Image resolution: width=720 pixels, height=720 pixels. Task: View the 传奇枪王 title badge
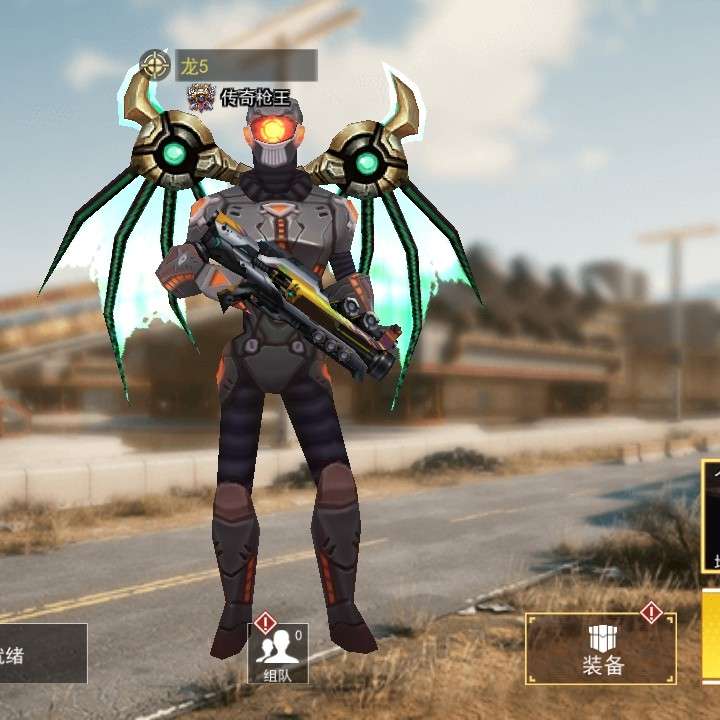point(240,97)
